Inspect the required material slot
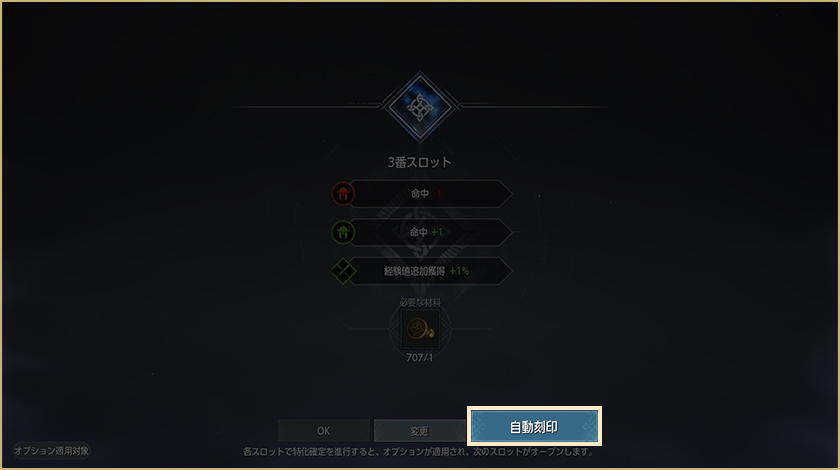 click(419, 328)
